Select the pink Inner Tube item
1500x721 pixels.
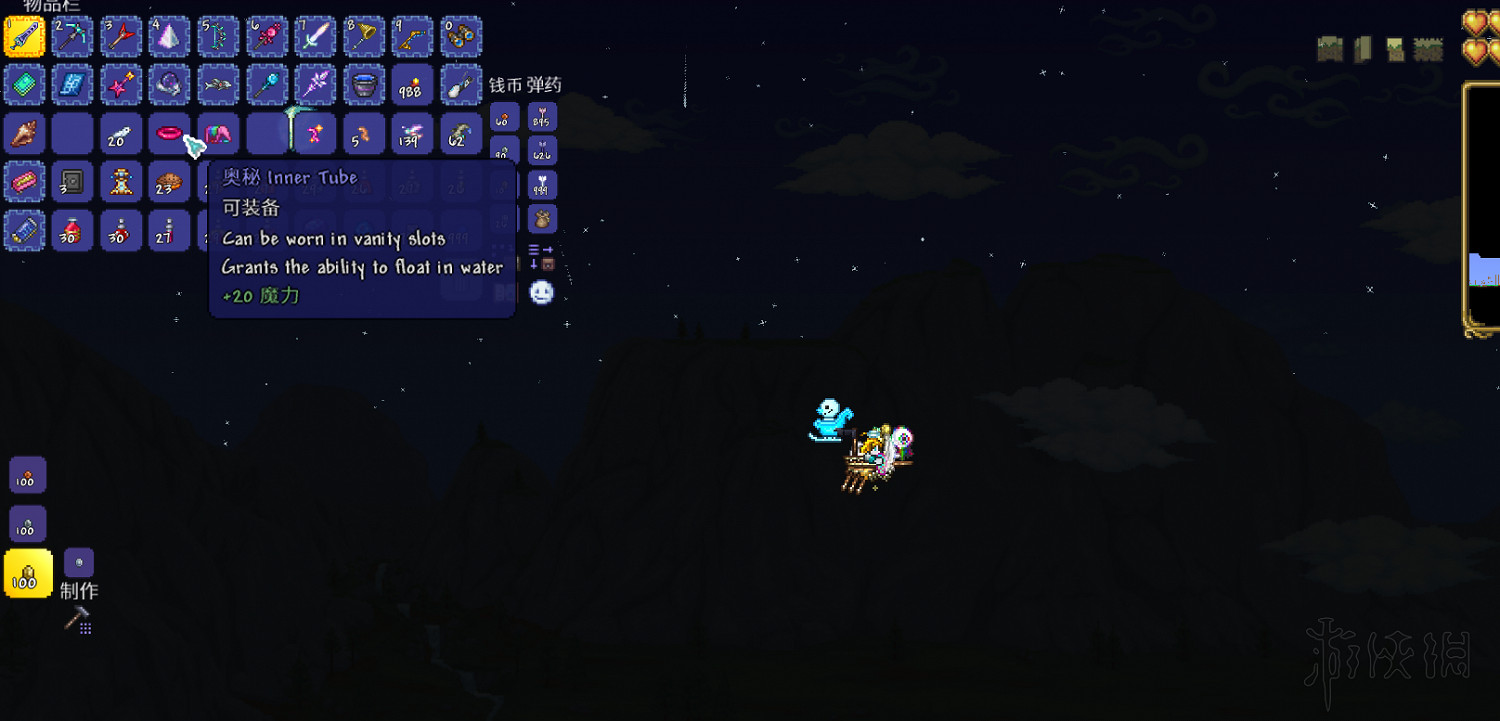pyautogui.click(x=169, y=133)
